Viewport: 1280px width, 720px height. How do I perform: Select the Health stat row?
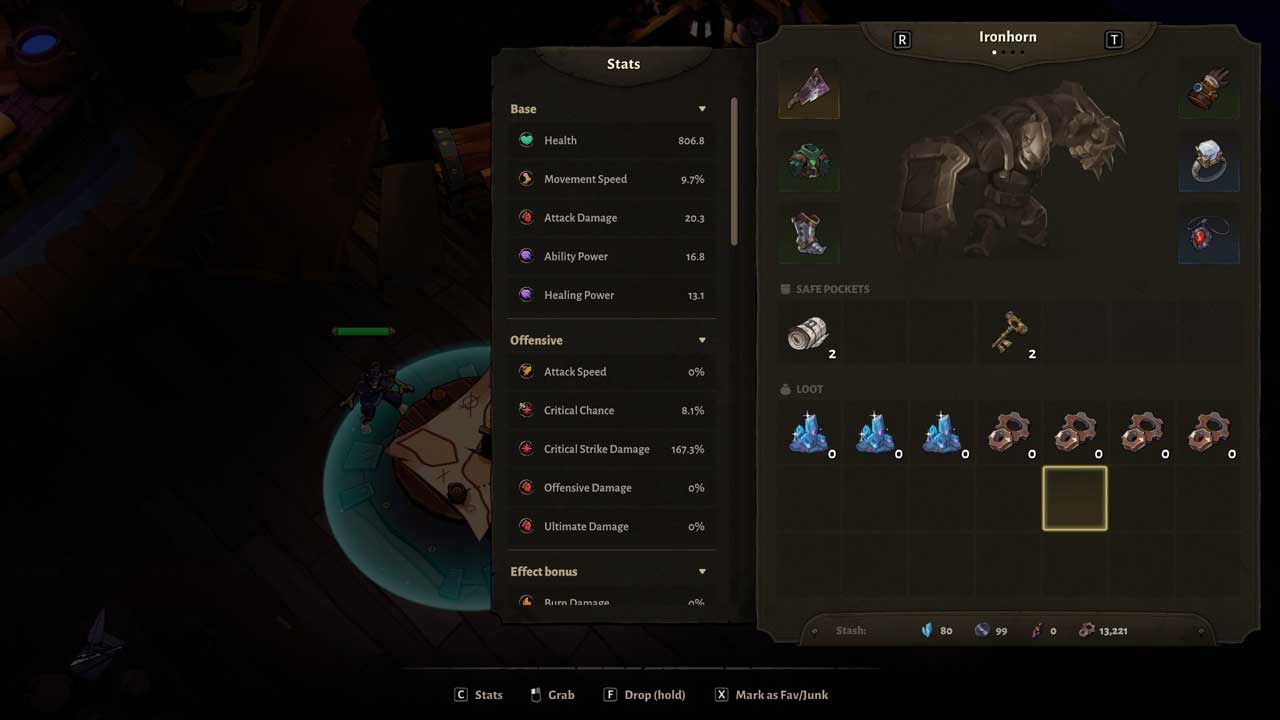(x=612, y=141)
